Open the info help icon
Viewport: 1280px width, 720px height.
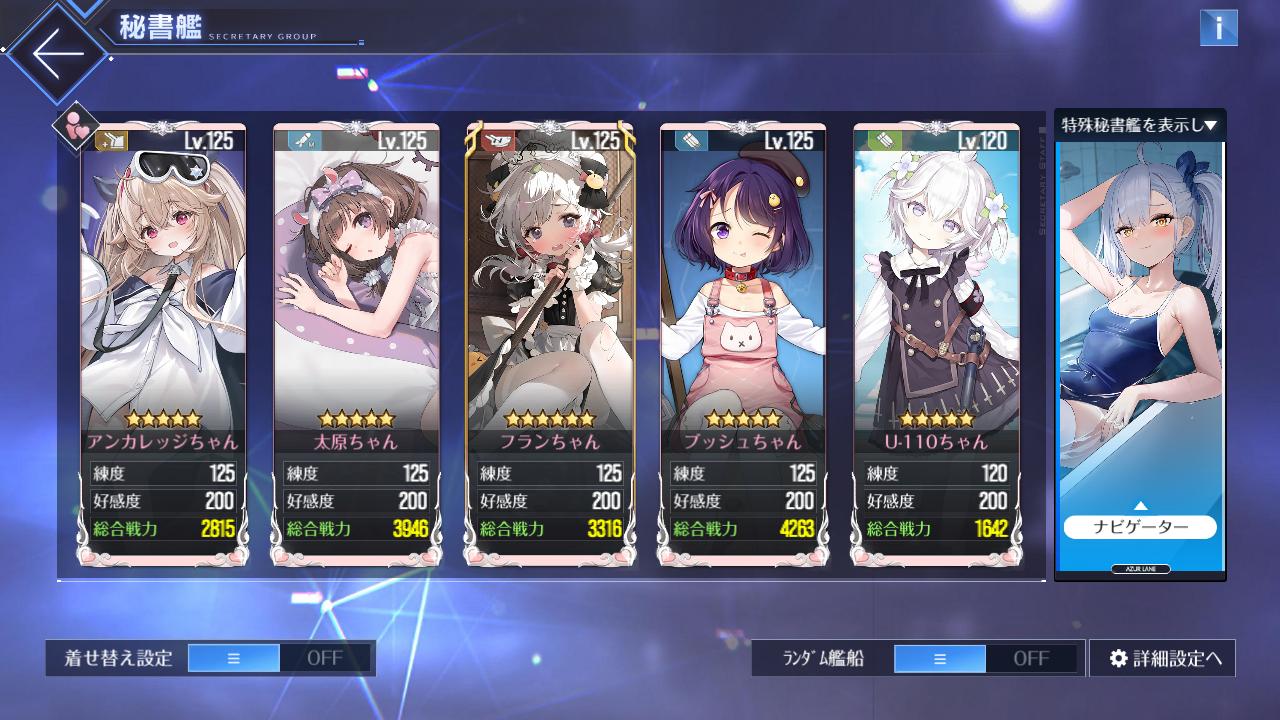pyautogui.click(x=1218, y=28)
